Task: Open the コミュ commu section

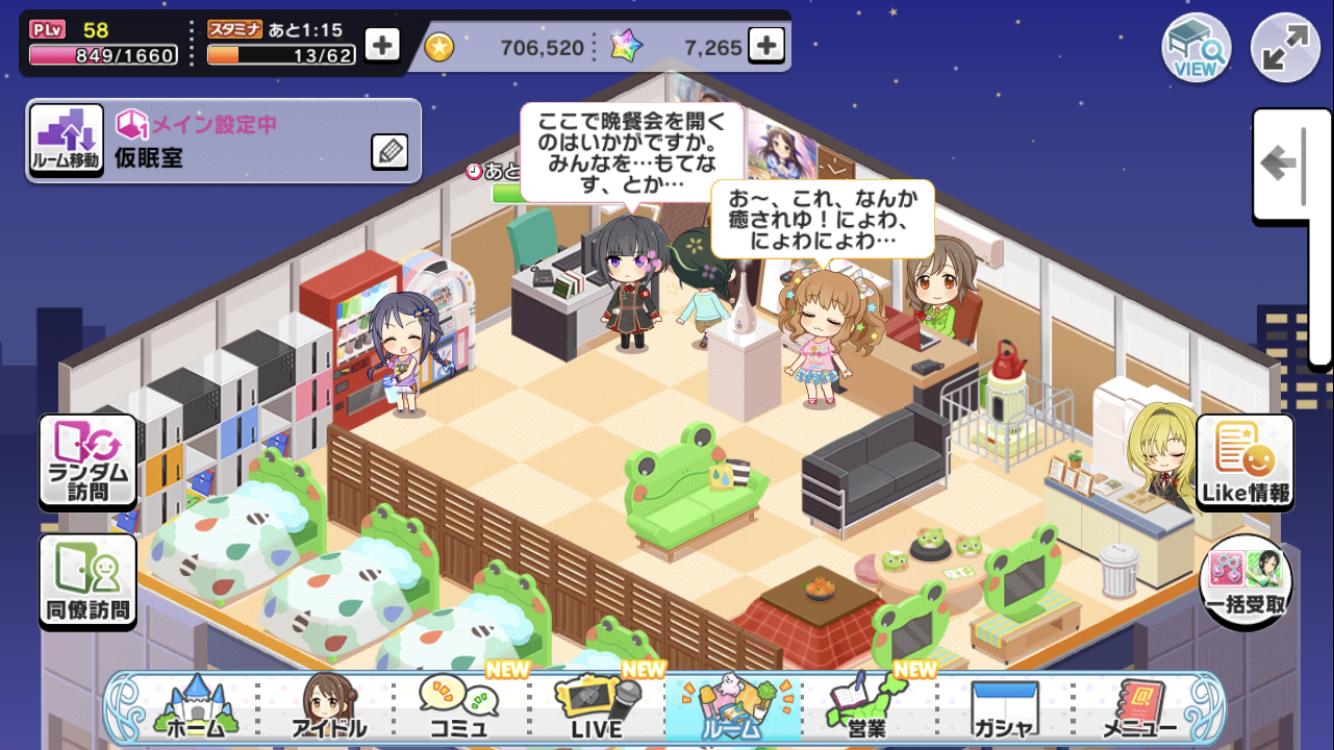Action: pyautogui.click(x=461, y=709)
